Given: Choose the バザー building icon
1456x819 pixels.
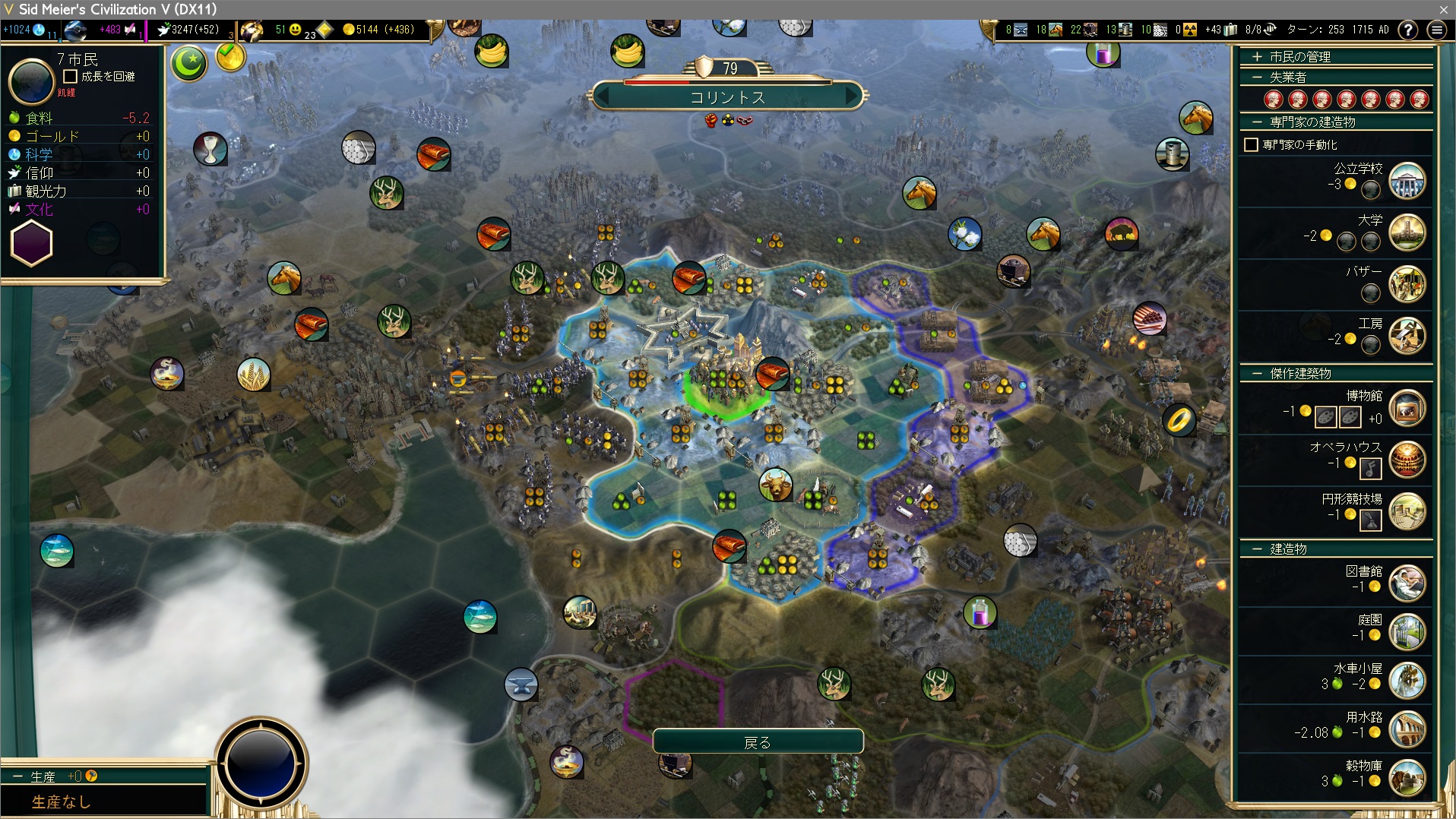Looking at the screenshot, I should click(1407, 284).
